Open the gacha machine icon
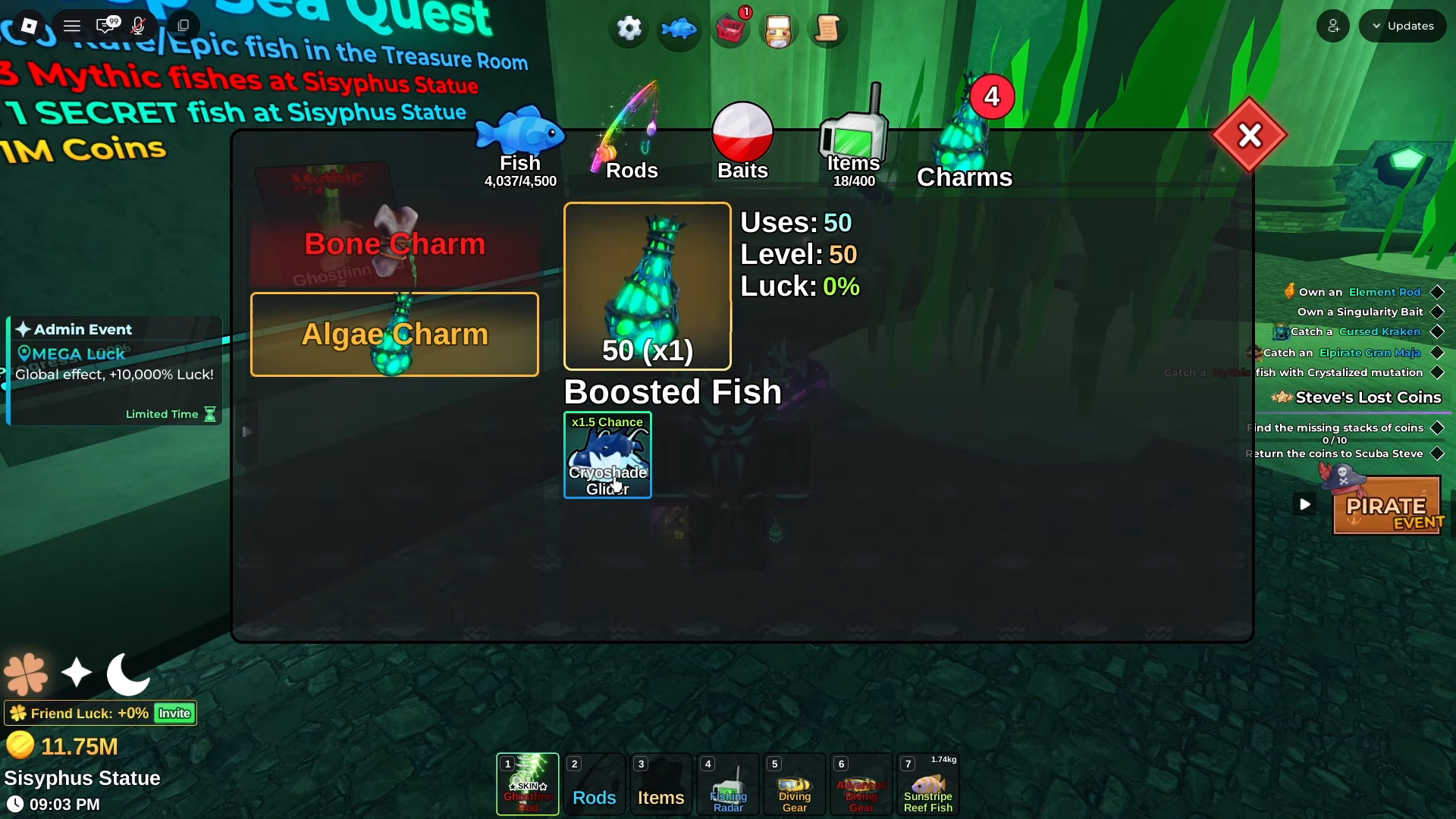This screenshot has width=1456, height=819. point(779,30)
